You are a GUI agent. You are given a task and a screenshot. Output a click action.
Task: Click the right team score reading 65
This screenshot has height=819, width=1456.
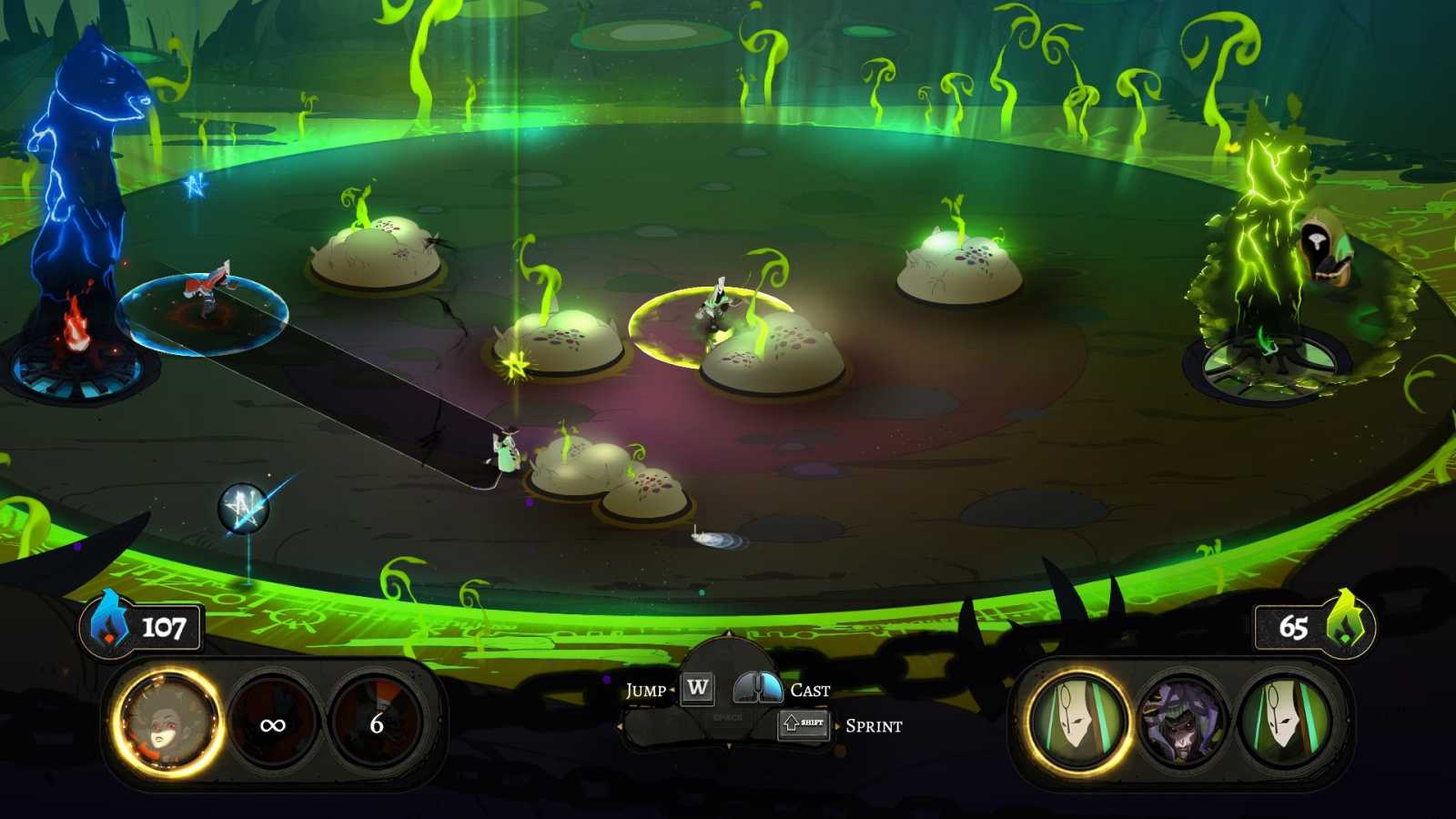(x=1294, y=626)
